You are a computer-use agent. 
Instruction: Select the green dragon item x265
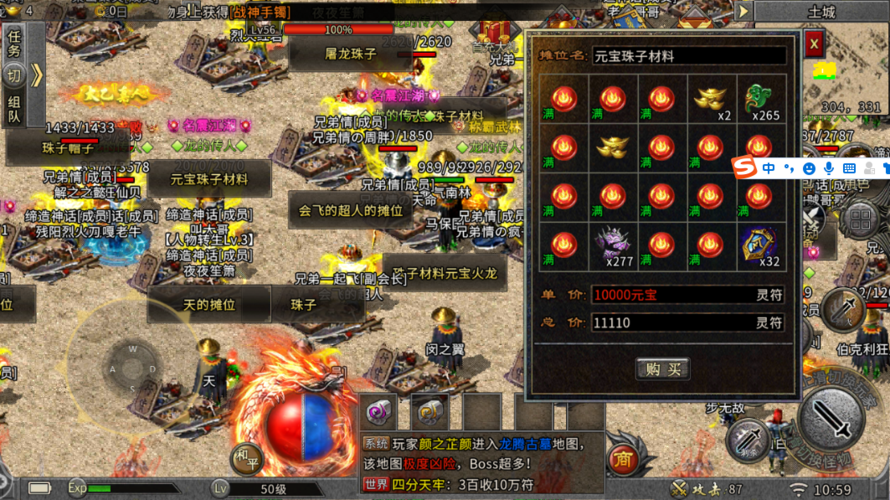click(x=759, y=99)
